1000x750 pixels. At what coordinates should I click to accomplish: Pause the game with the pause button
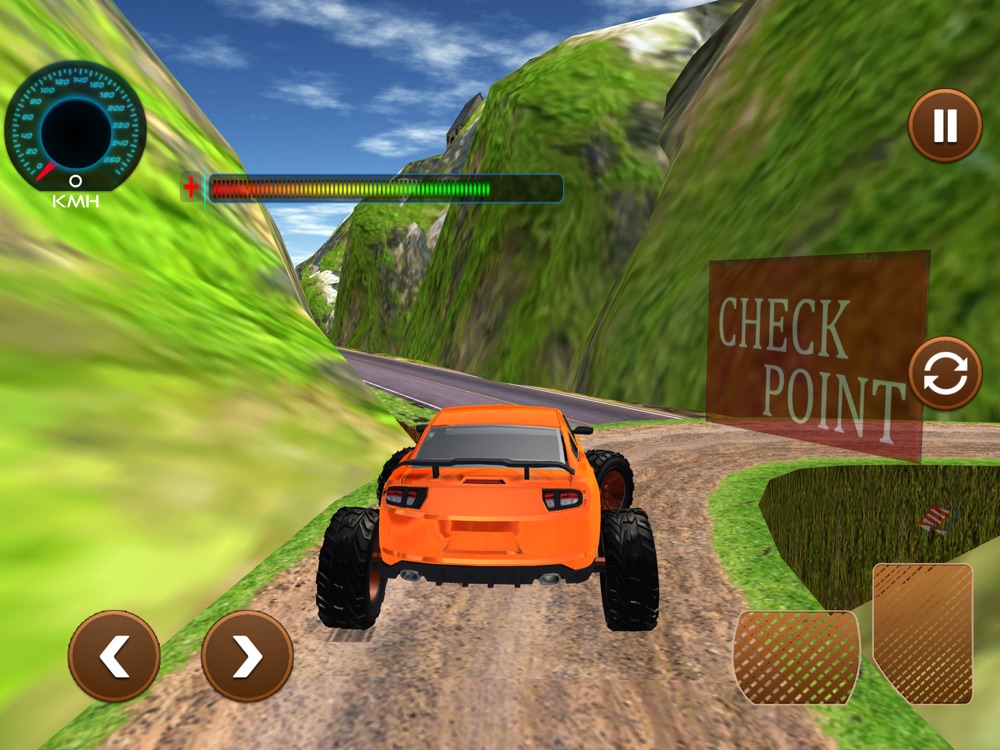(x=944, y=125)
